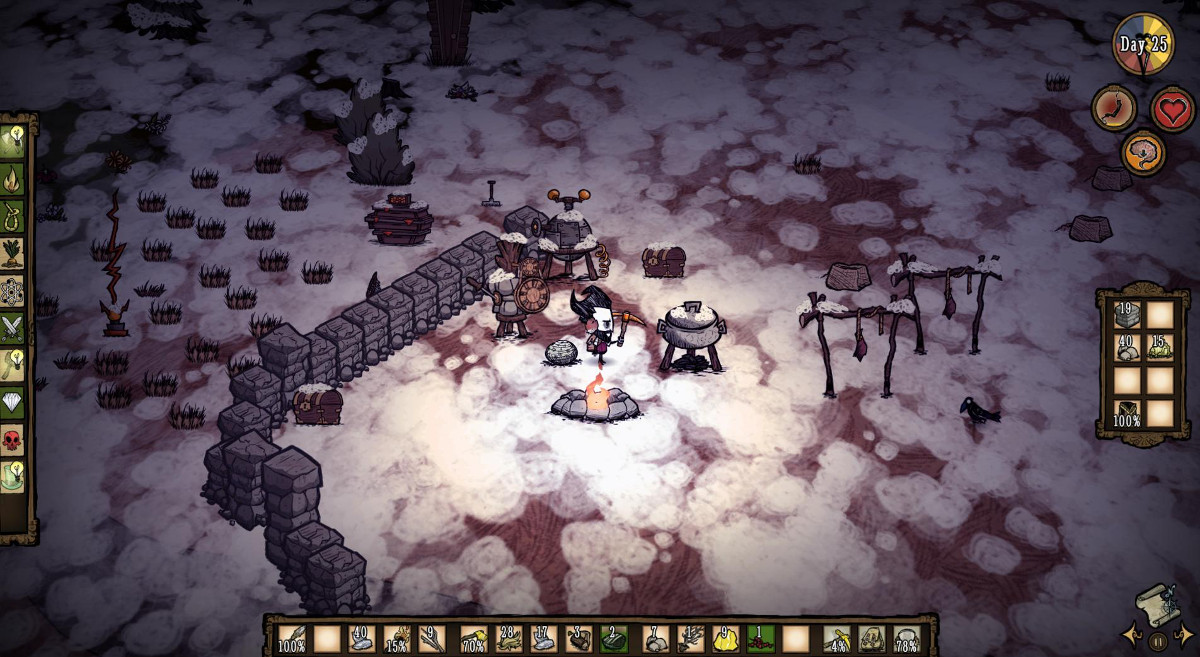Open the map scroll
Image resolution: width=1200 pixels, height=657 pixels.
pyautogui.click(x=1156, y=605)
